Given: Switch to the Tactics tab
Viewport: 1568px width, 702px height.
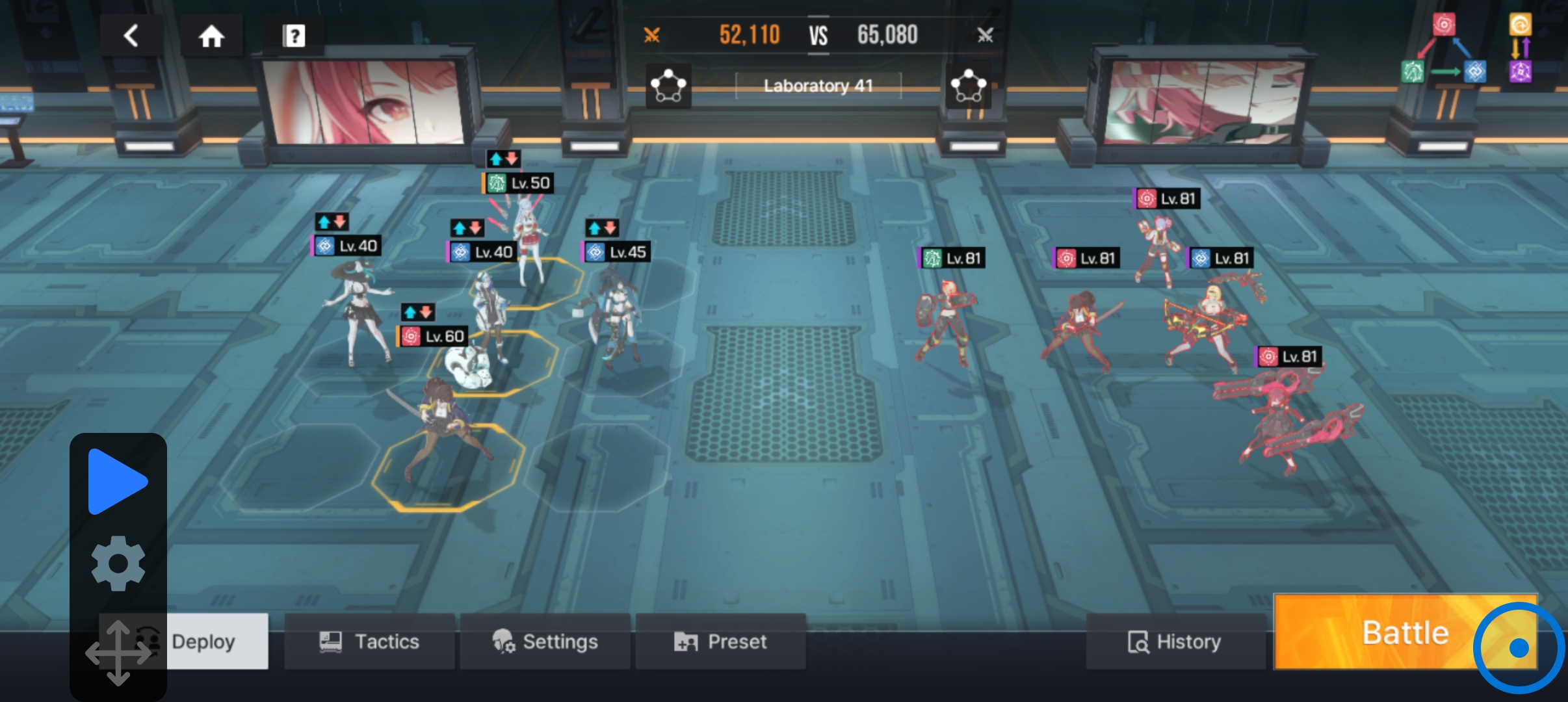Looking at the screenshot, I should [369, 642].
